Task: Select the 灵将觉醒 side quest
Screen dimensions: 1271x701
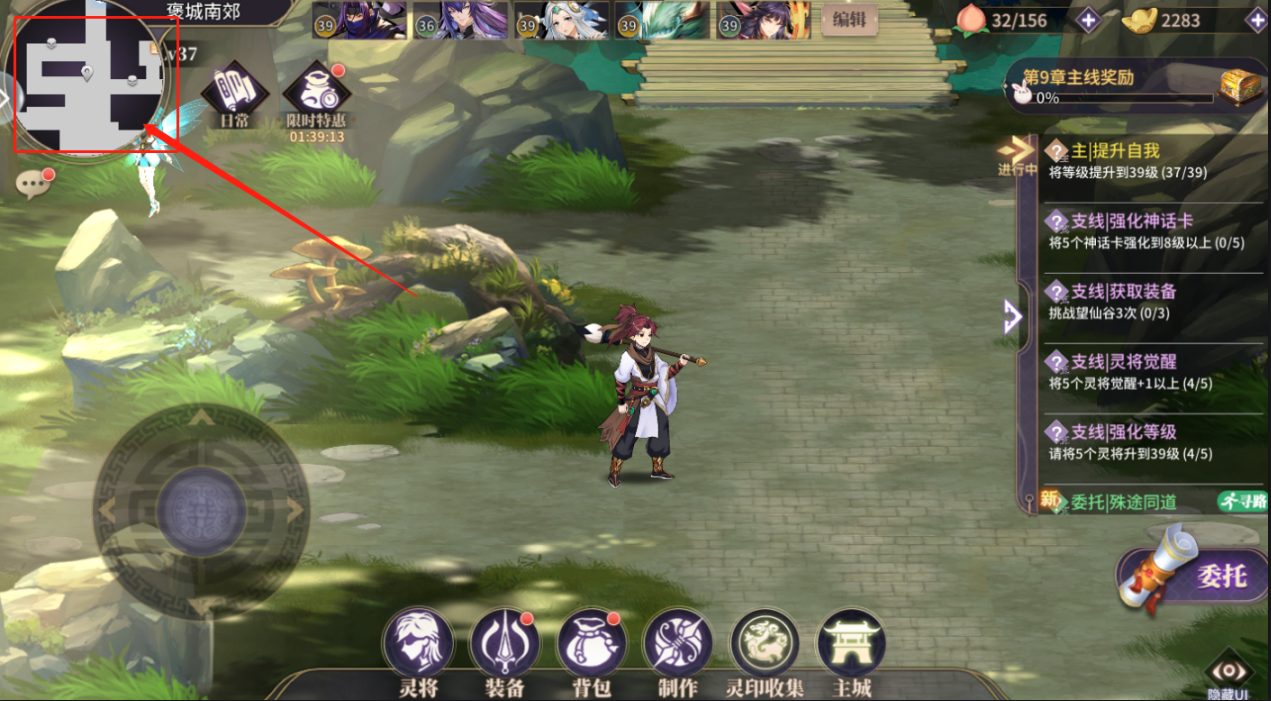Action: pyautogui.click(x=1150, y=371)
